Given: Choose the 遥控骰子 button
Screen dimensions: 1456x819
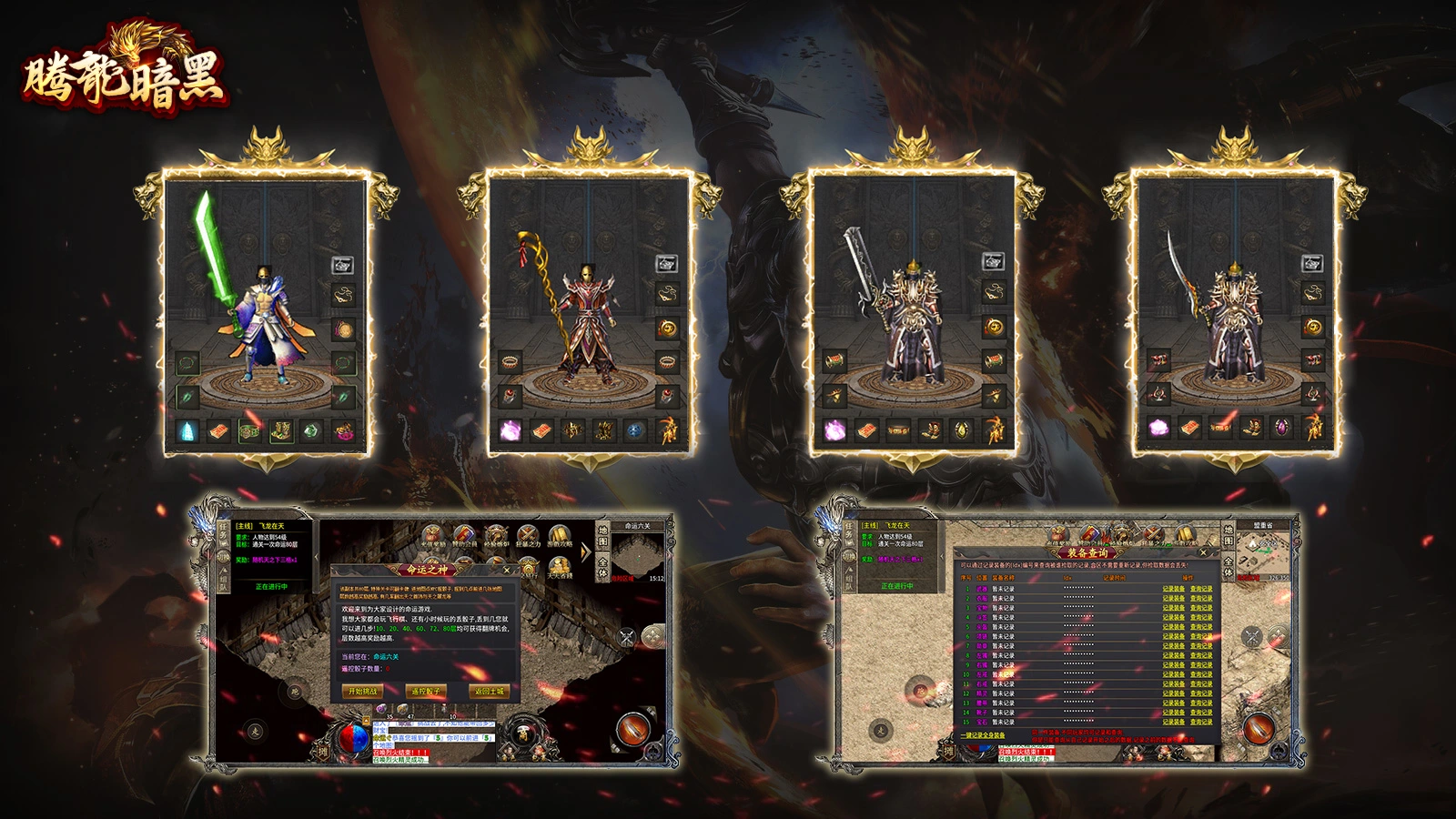Looking at the screenshot, I should click(x=425, y=692).
